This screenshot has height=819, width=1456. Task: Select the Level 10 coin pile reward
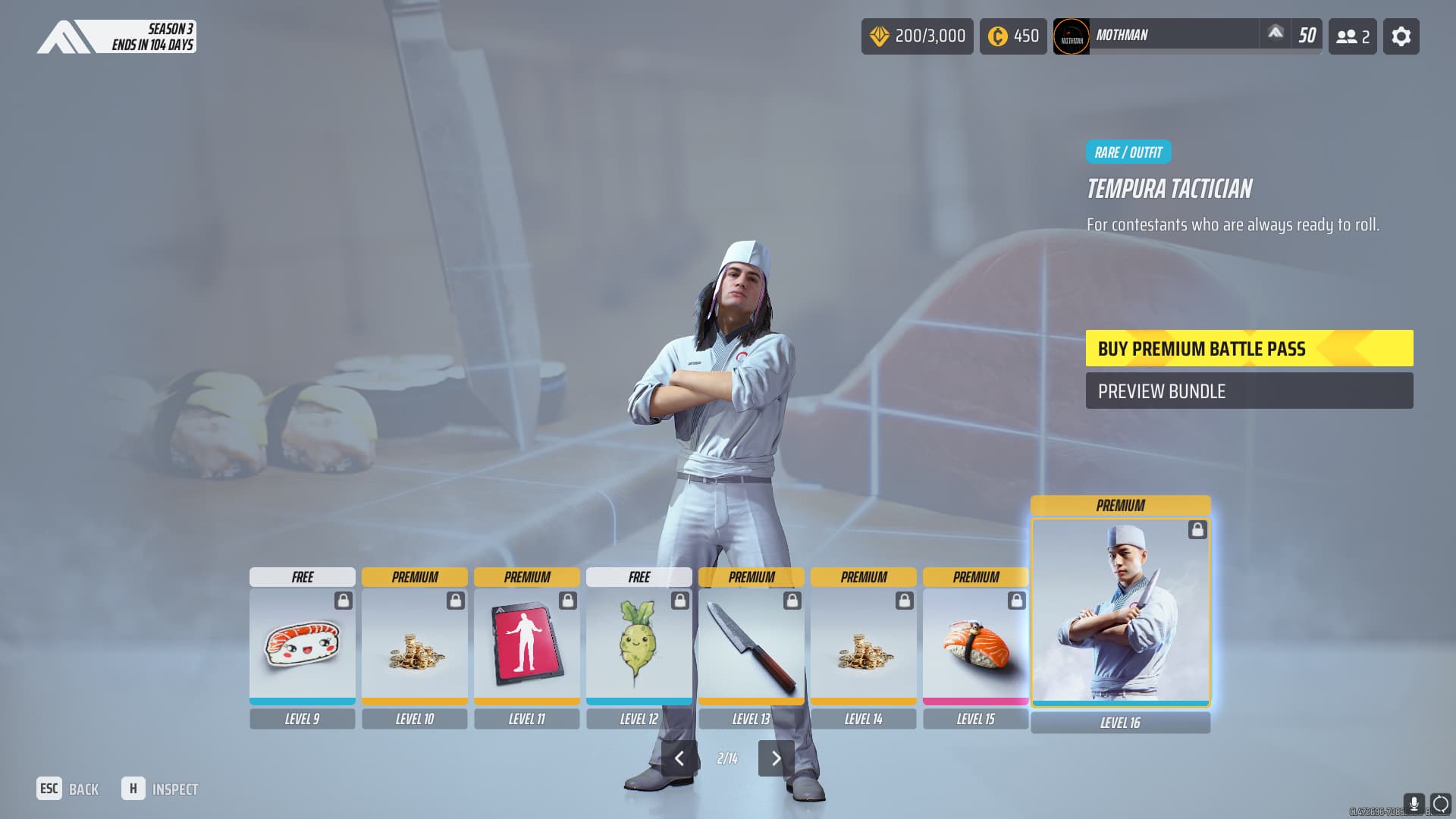(414, 646)
